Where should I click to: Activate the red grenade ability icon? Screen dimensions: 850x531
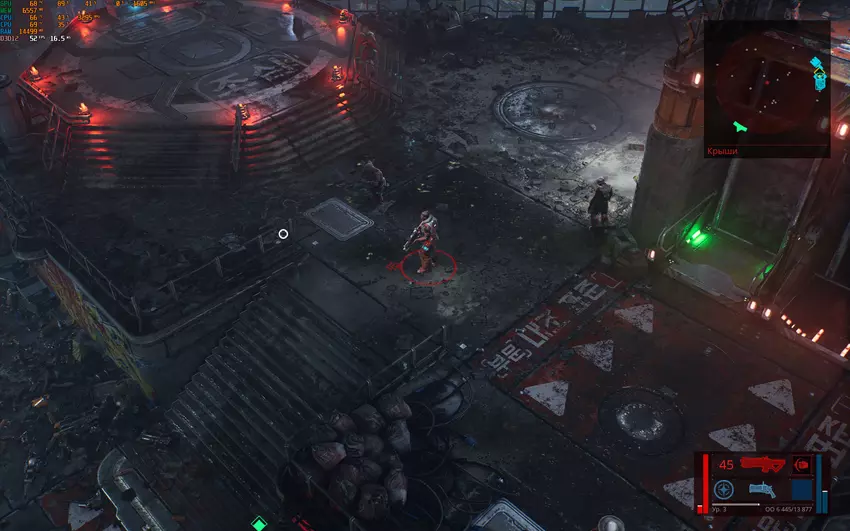tap(801, 465)
